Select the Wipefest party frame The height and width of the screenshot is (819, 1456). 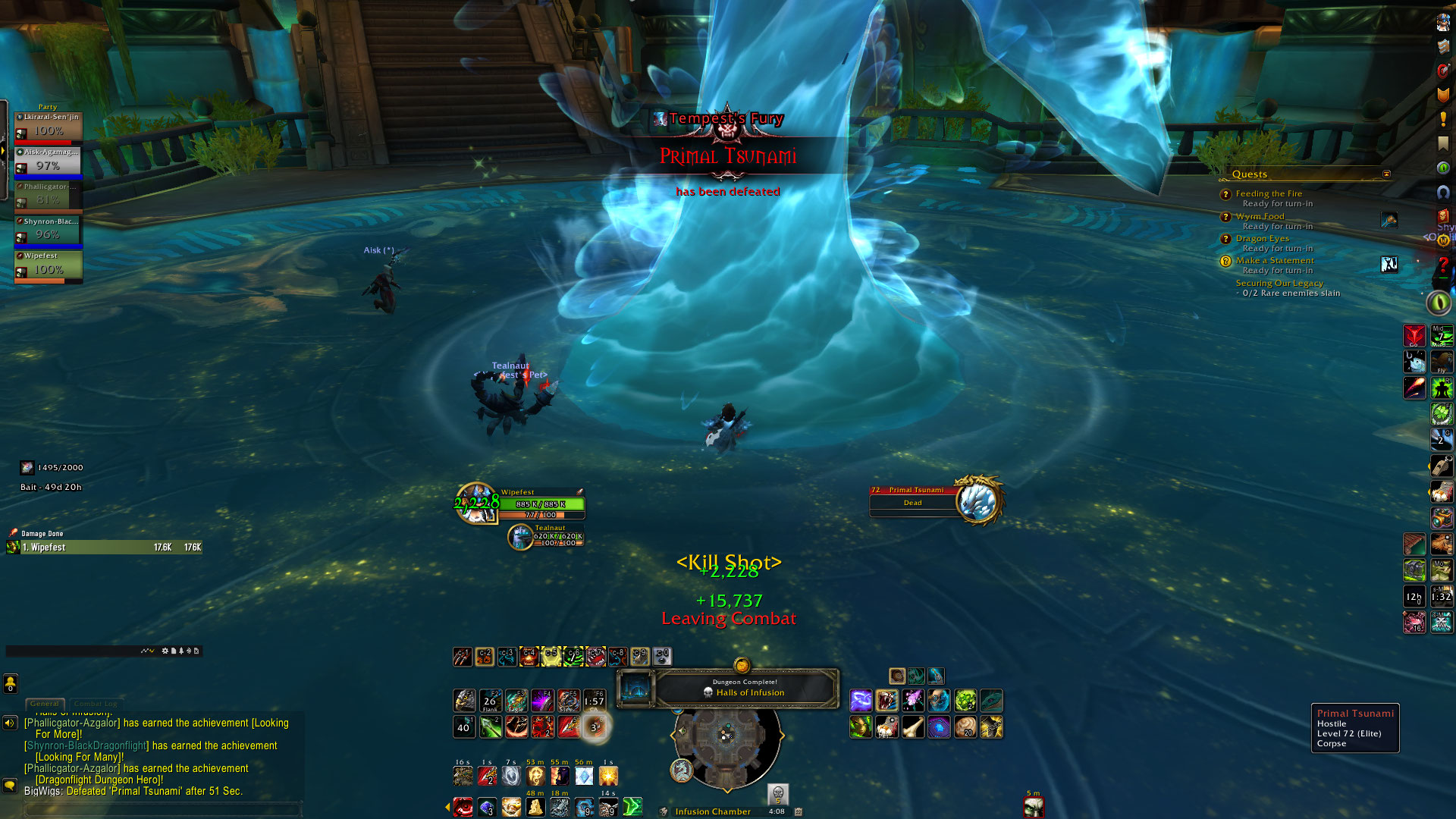point(49,267)
